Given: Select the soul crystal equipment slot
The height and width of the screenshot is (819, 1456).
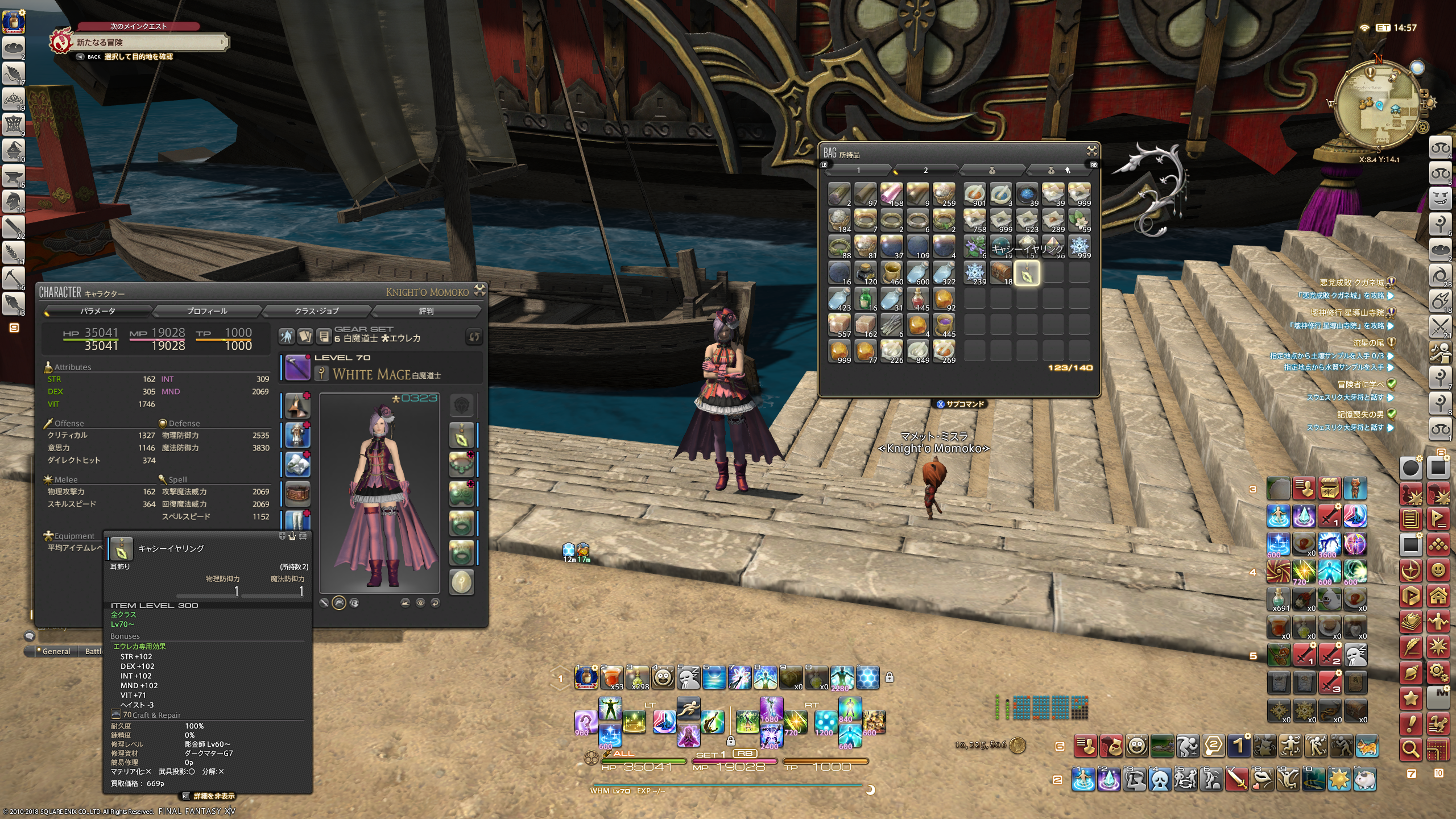Looking at the screenshot, I should 461,582.
